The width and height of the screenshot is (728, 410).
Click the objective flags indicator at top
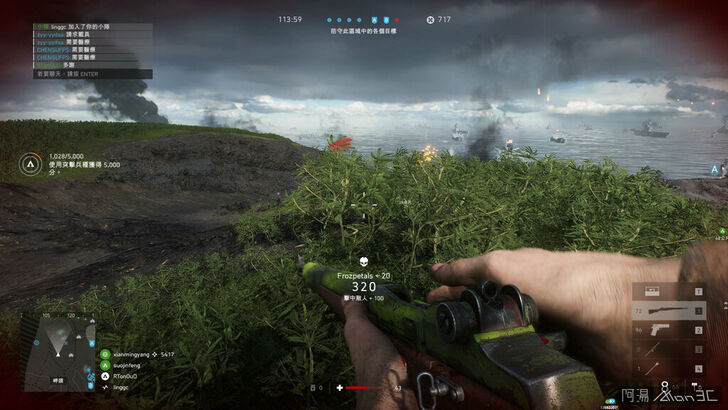(x=366, y=19)
